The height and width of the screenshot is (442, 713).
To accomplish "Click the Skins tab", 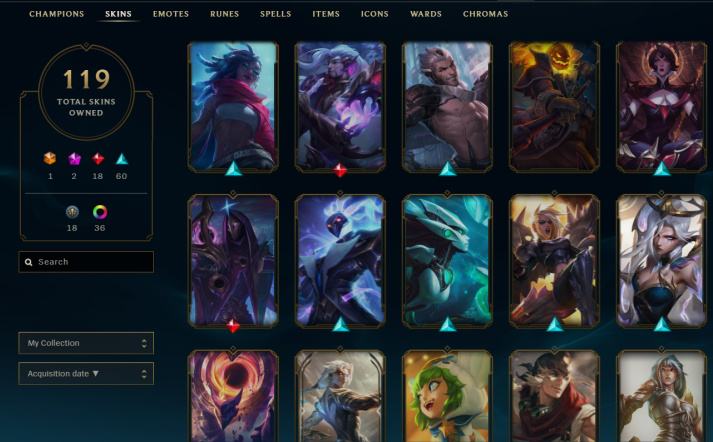I will point(118,14).
